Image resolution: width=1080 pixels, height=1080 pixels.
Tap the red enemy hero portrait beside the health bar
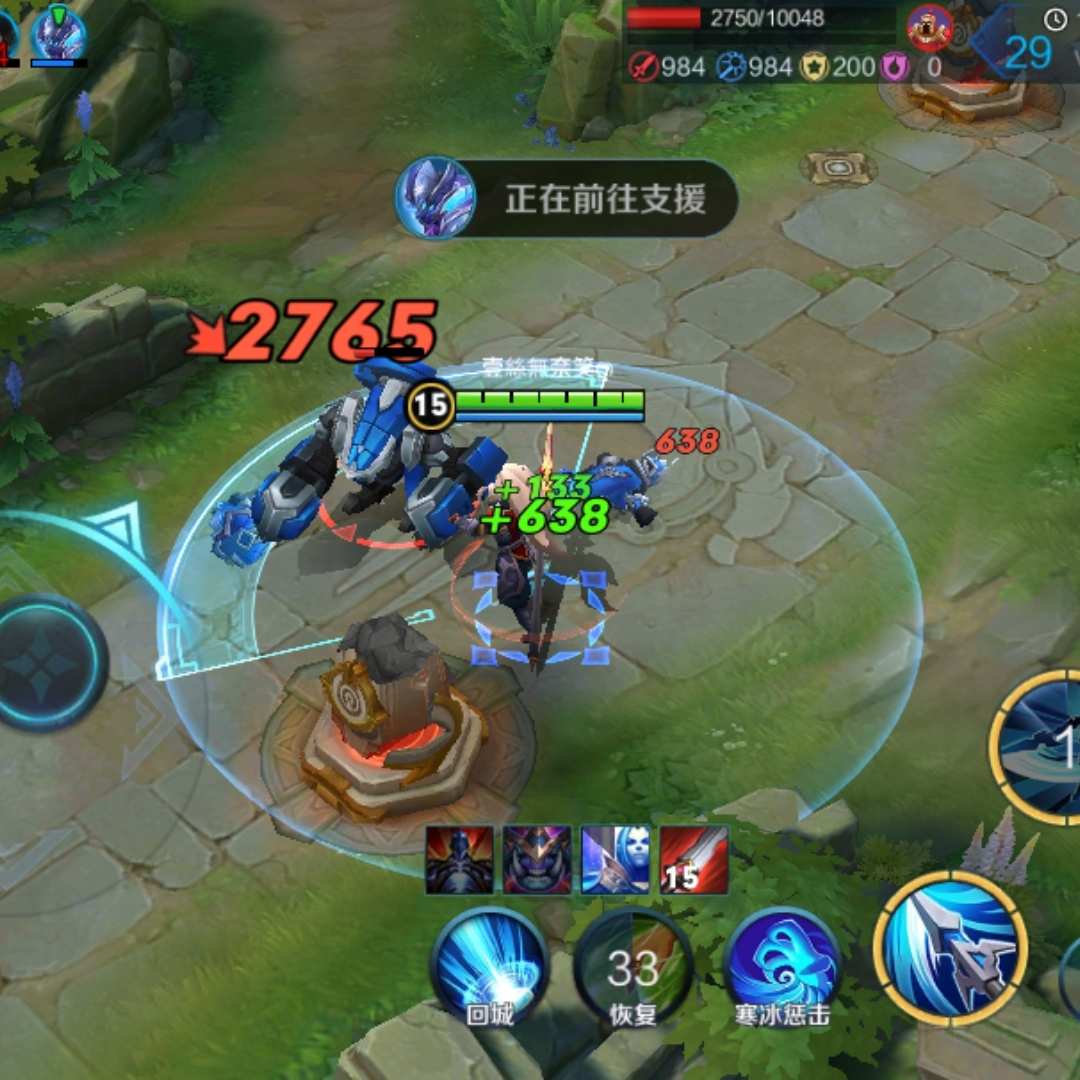click(929, 27)
